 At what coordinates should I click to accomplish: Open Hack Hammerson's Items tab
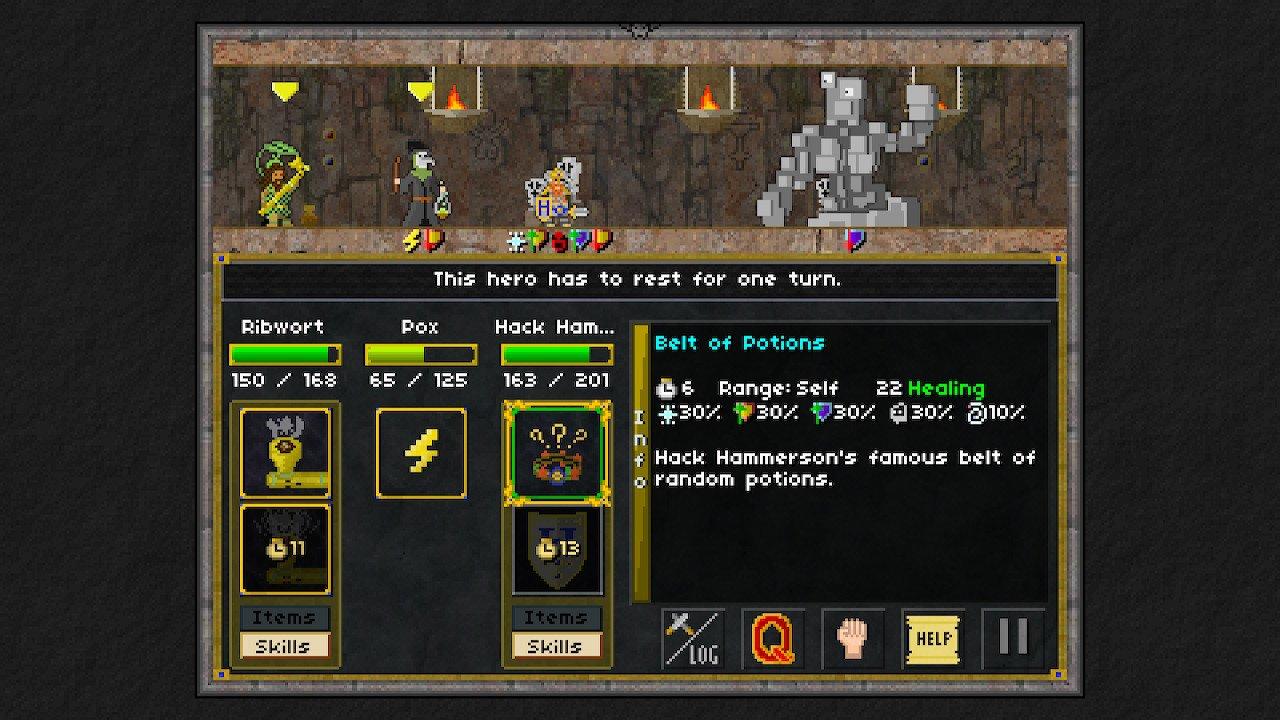(x=557, y=618)
